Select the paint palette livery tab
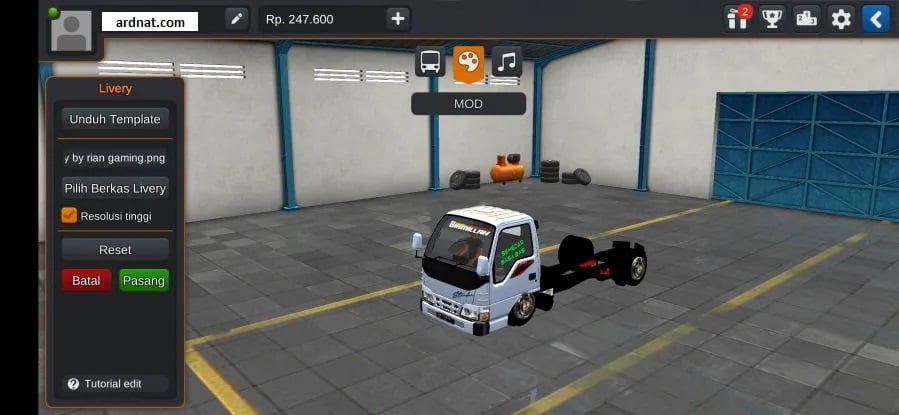This screenshot has height=415, width=899. point(468,62)
